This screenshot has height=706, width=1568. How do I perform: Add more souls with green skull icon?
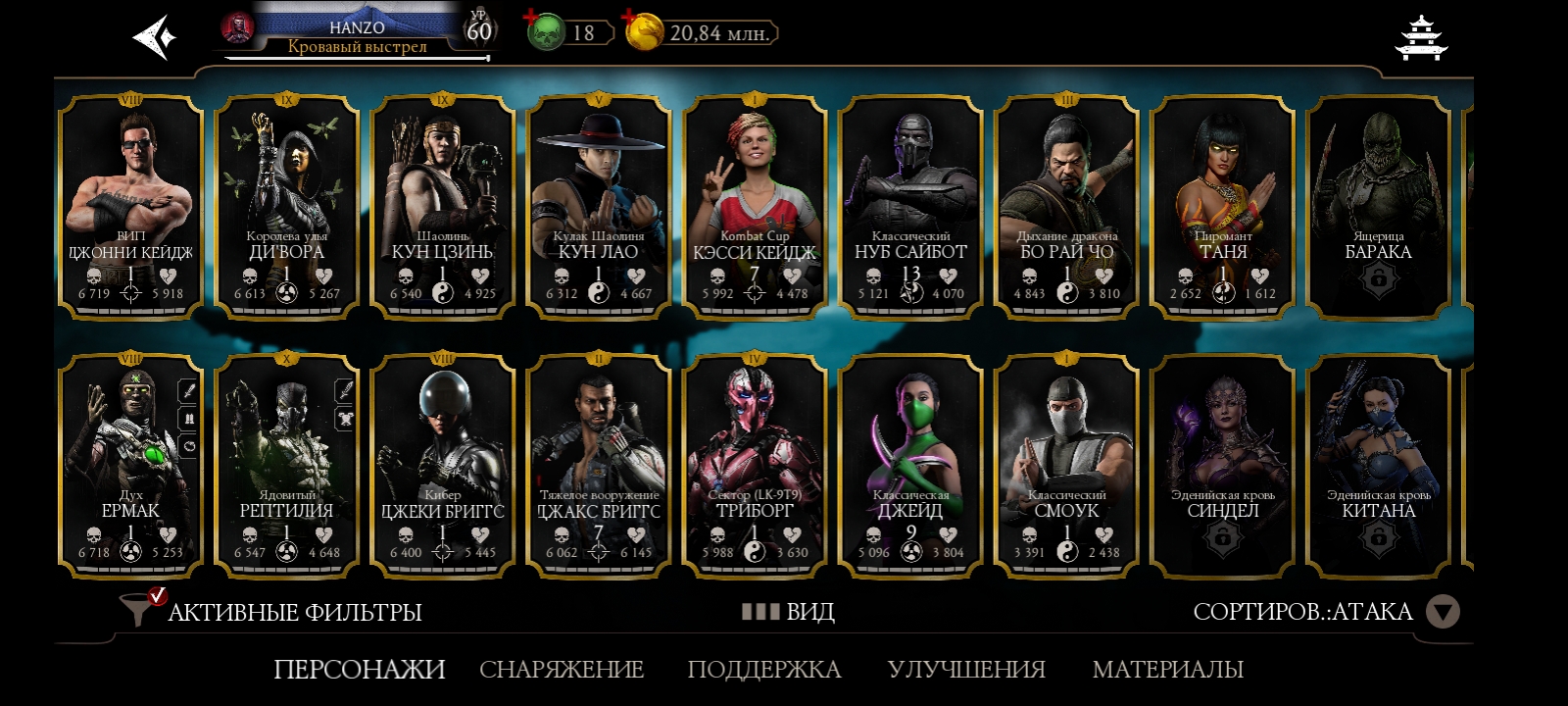click(545, 32)
